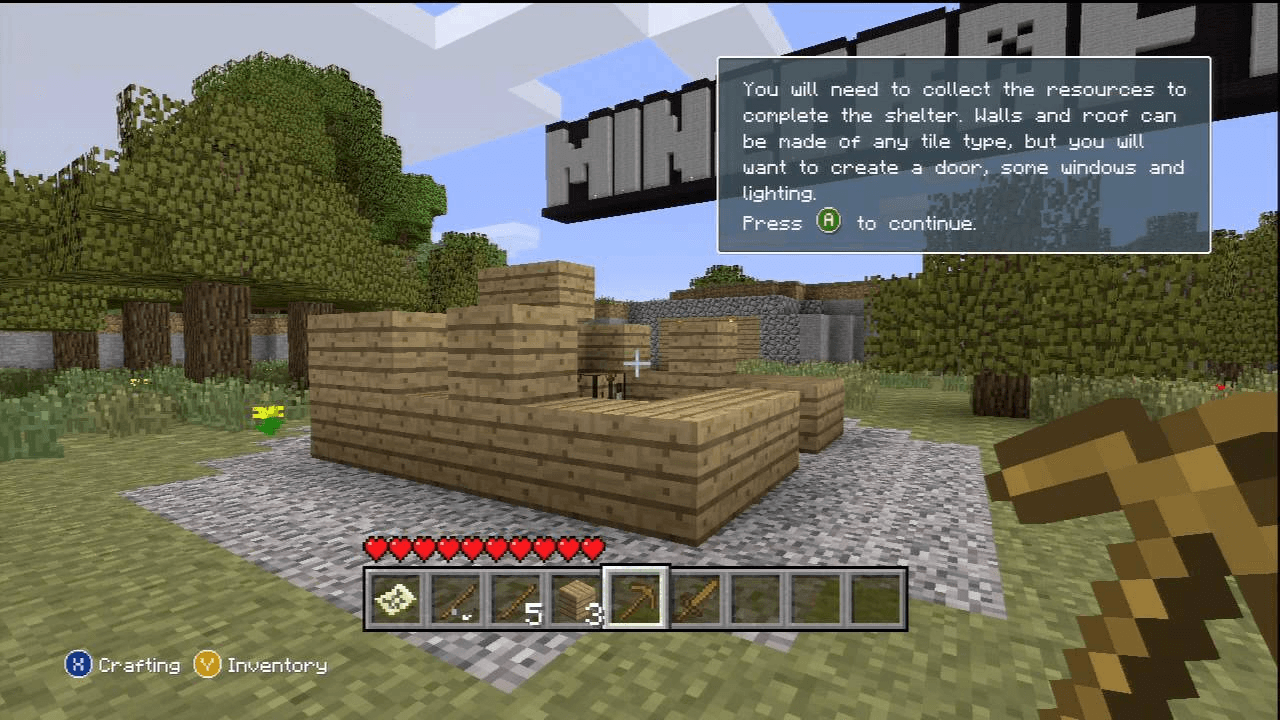Click the crosshair in the screen center
This screenshot has height=720, width=1280.
point(637,363)
